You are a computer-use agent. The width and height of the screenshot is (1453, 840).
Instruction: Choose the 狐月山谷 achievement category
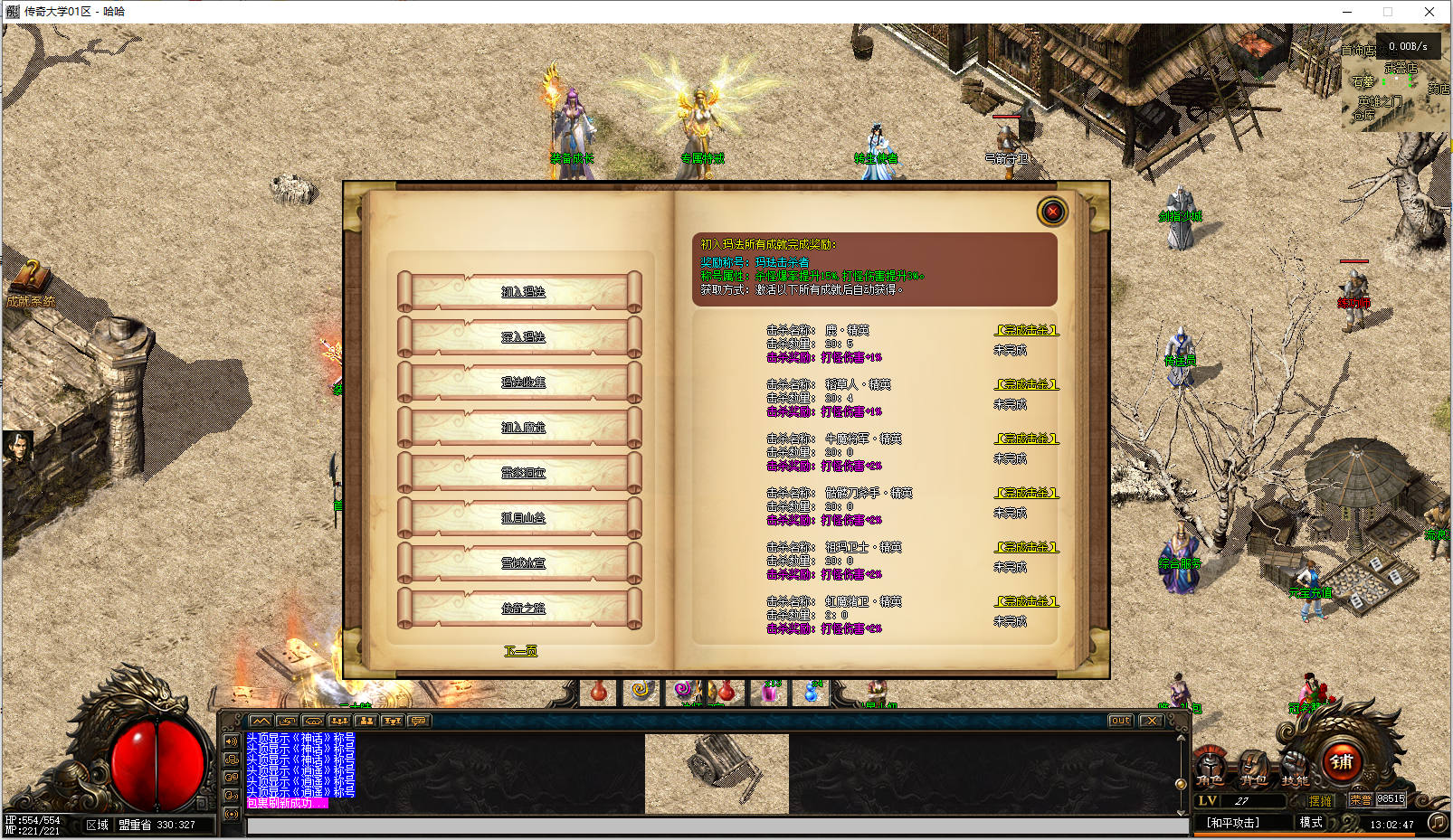521,518
